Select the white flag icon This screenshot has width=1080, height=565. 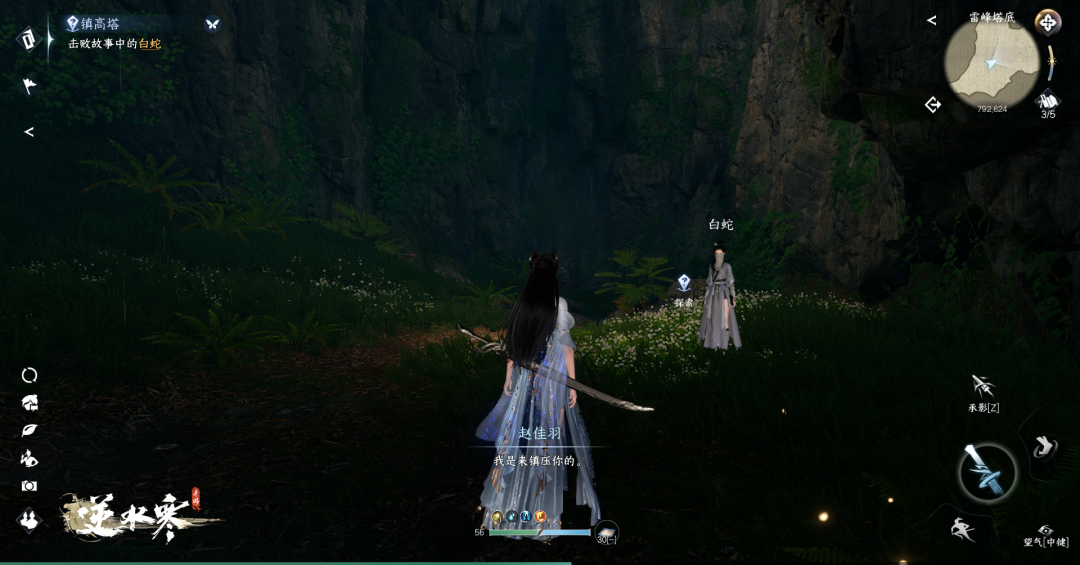[29, 86]
